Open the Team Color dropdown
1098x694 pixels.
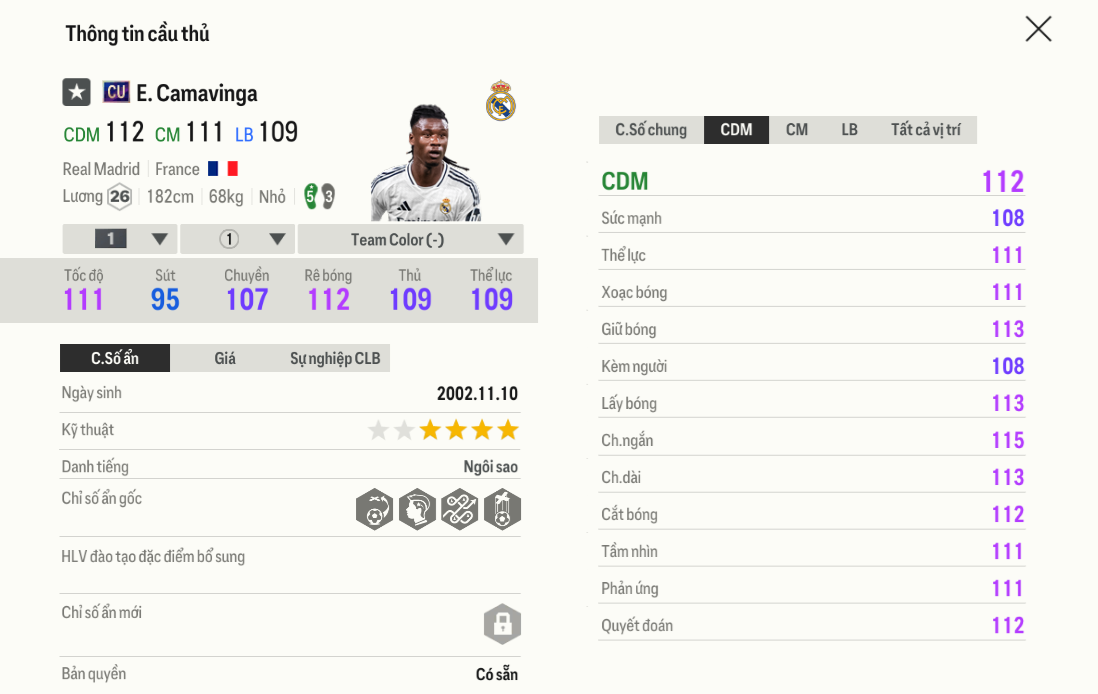click(x=410, y=239)
